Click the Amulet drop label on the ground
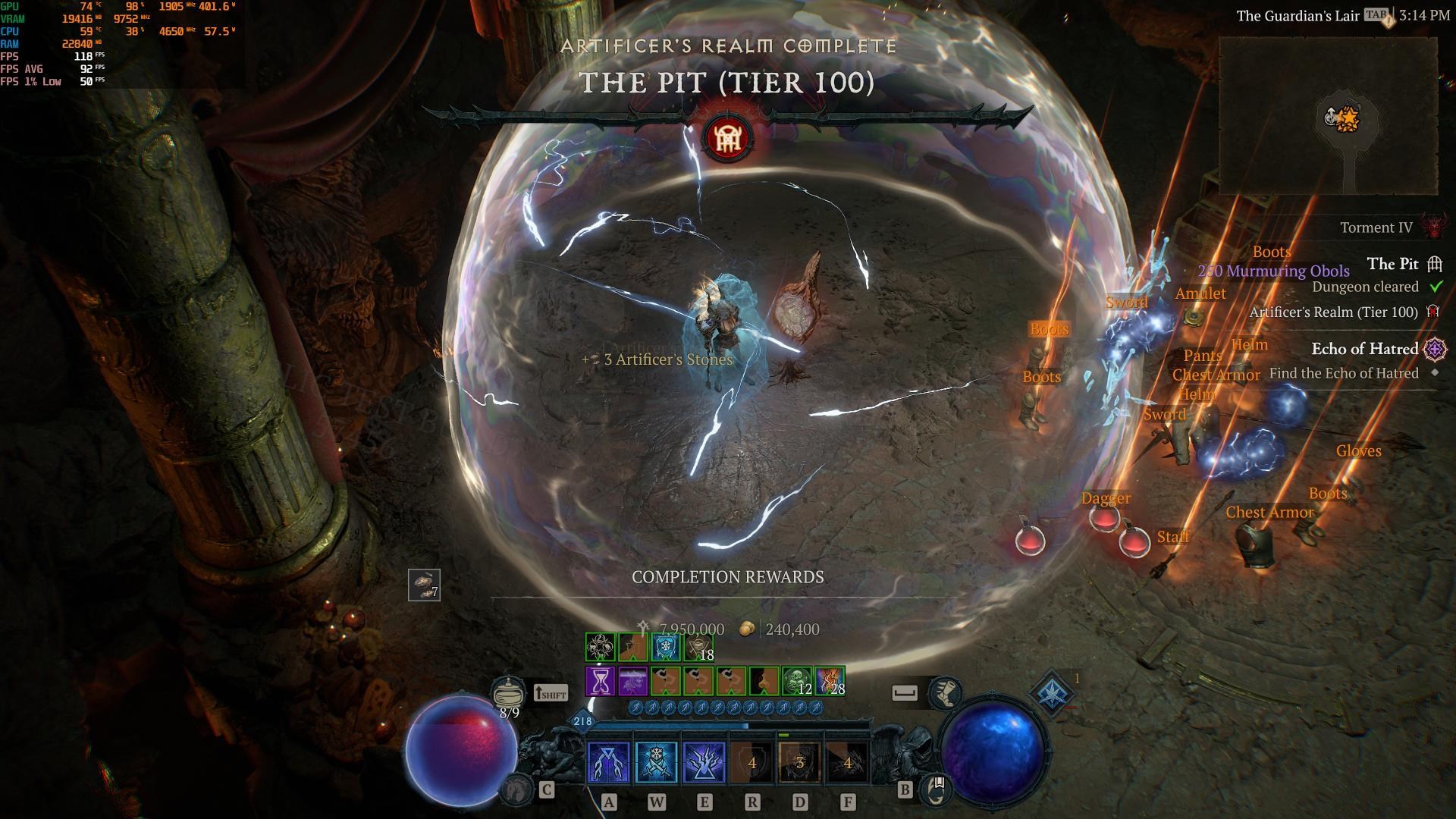This screenshot has width=1456, height=819. pos(1200,293)
